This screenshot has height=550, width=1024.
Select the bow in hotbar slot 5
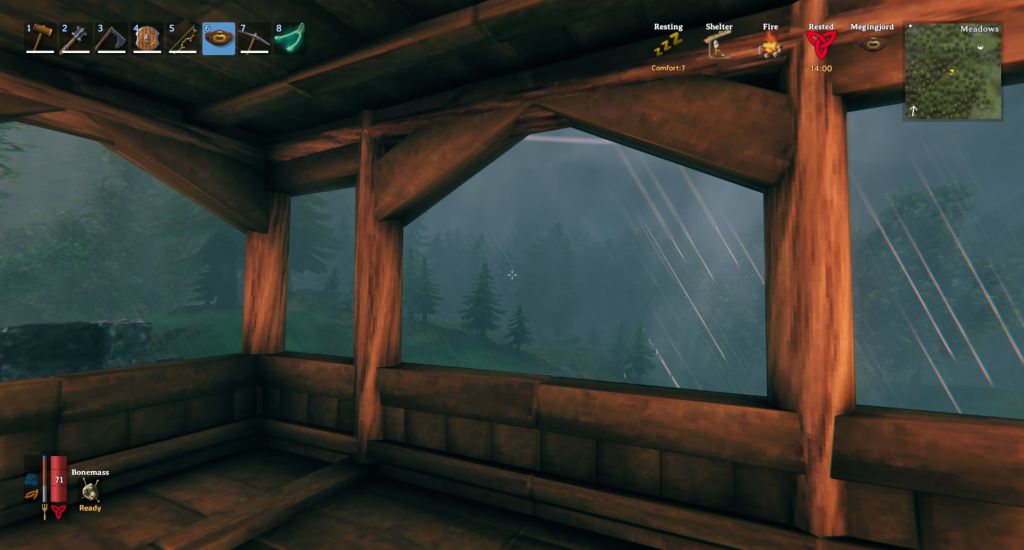(x=182, y=38)
